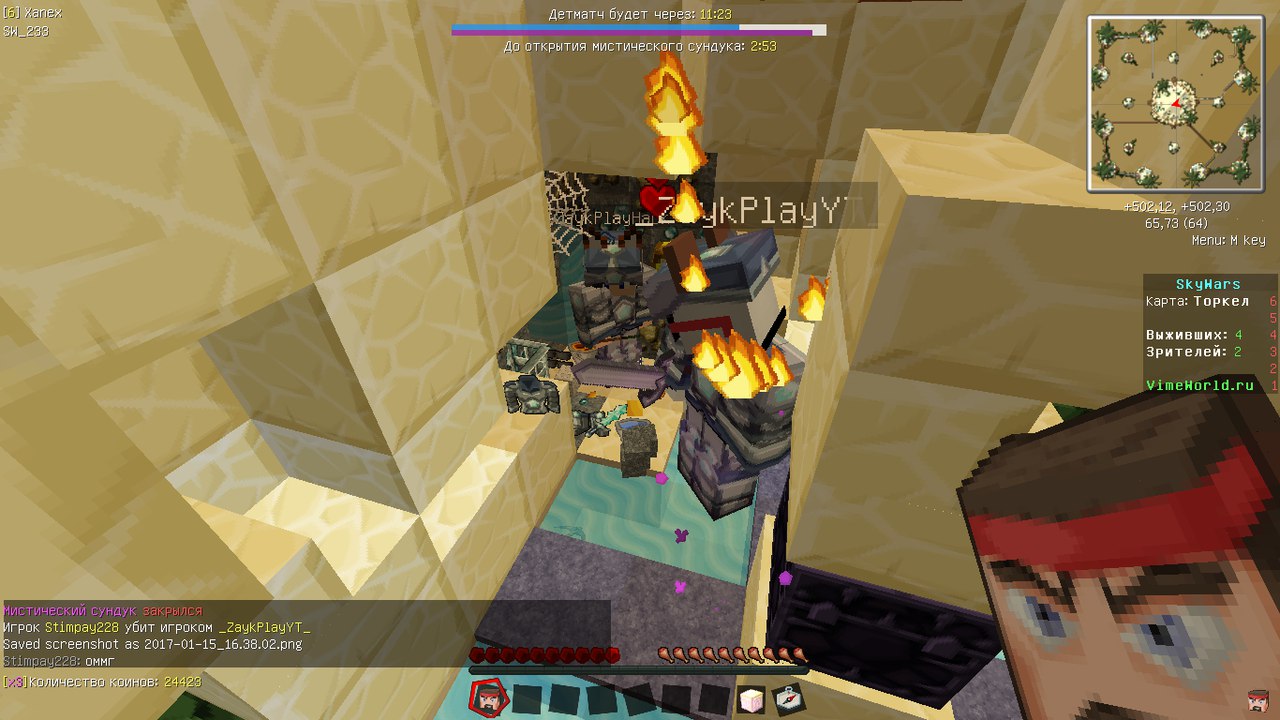The image size is (1280, 720).
Task: Click the SkyWars title on the scoreboard
Action: (1207, 283)
